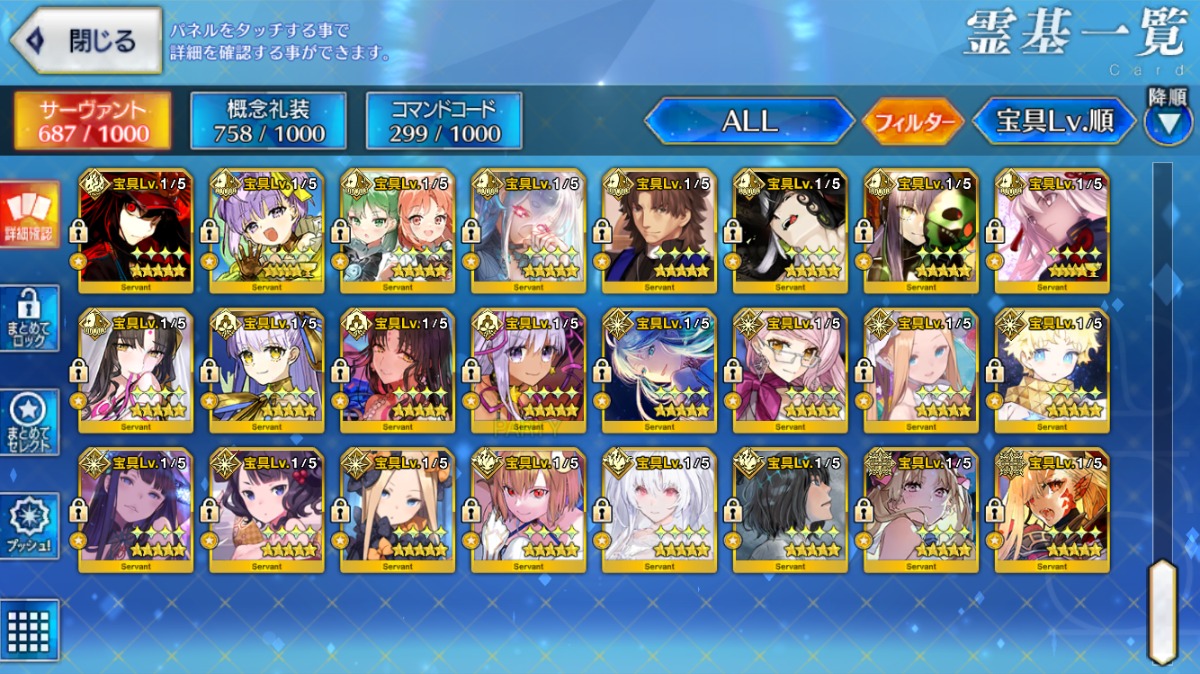The height and width of the screenshot is (674, 1200).
Task: Tap the まとめてセレクト batch select button
Action: coord(29,422)
